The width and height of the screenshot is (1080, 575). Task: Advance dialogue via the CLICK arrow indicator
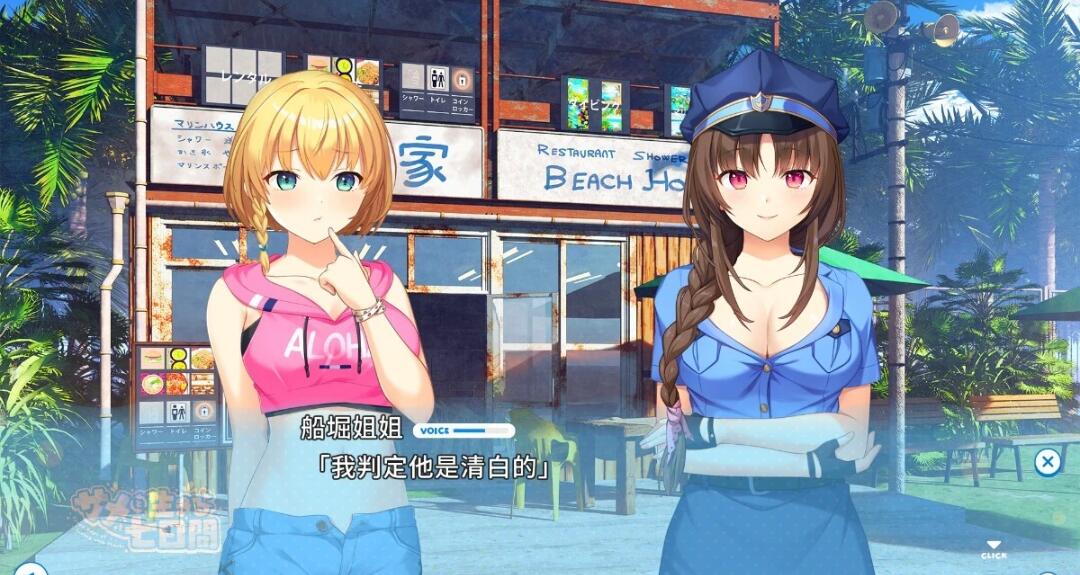[993, 548]
